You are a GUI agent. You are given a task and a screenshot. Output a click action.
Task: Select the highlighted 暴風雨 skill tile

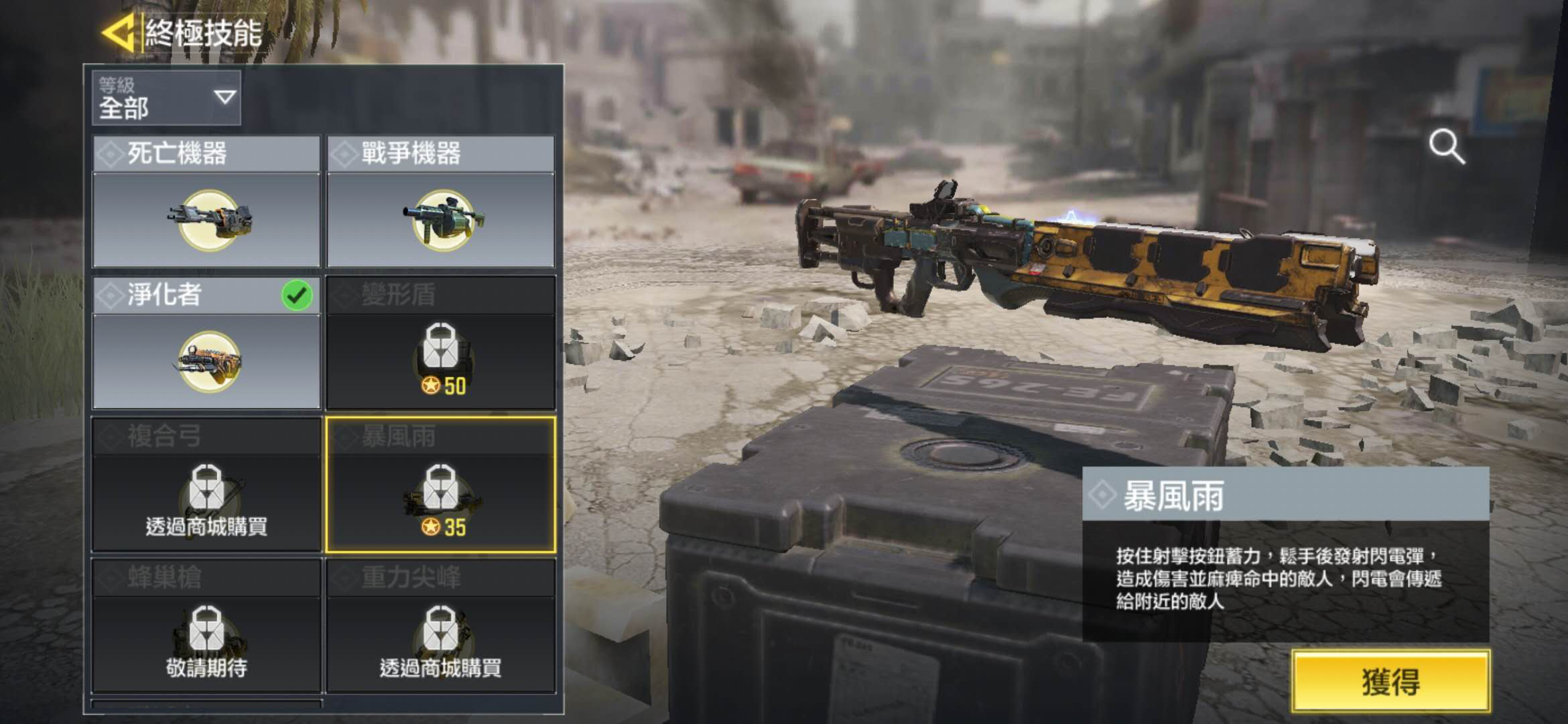pyautogui.click(x=440, y=485)
